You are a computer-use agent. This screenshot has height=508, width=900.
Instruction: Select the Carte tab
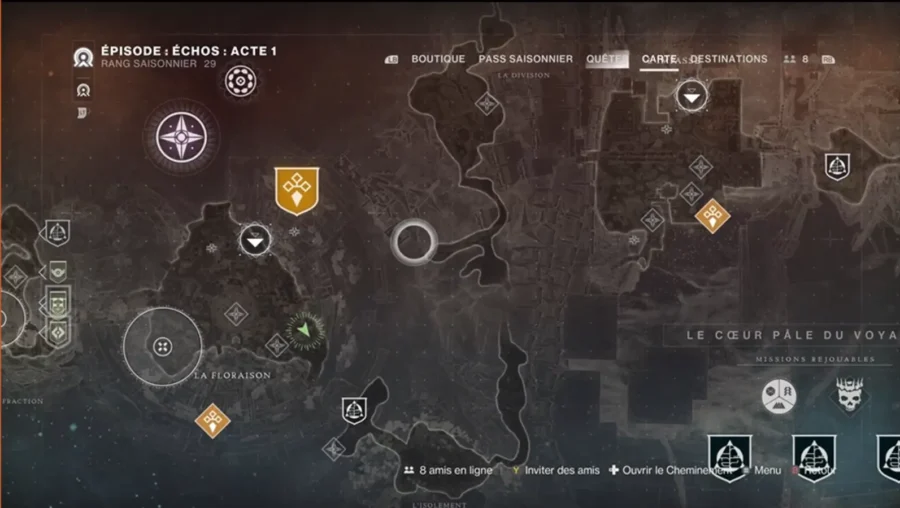[x=658, y=60]
